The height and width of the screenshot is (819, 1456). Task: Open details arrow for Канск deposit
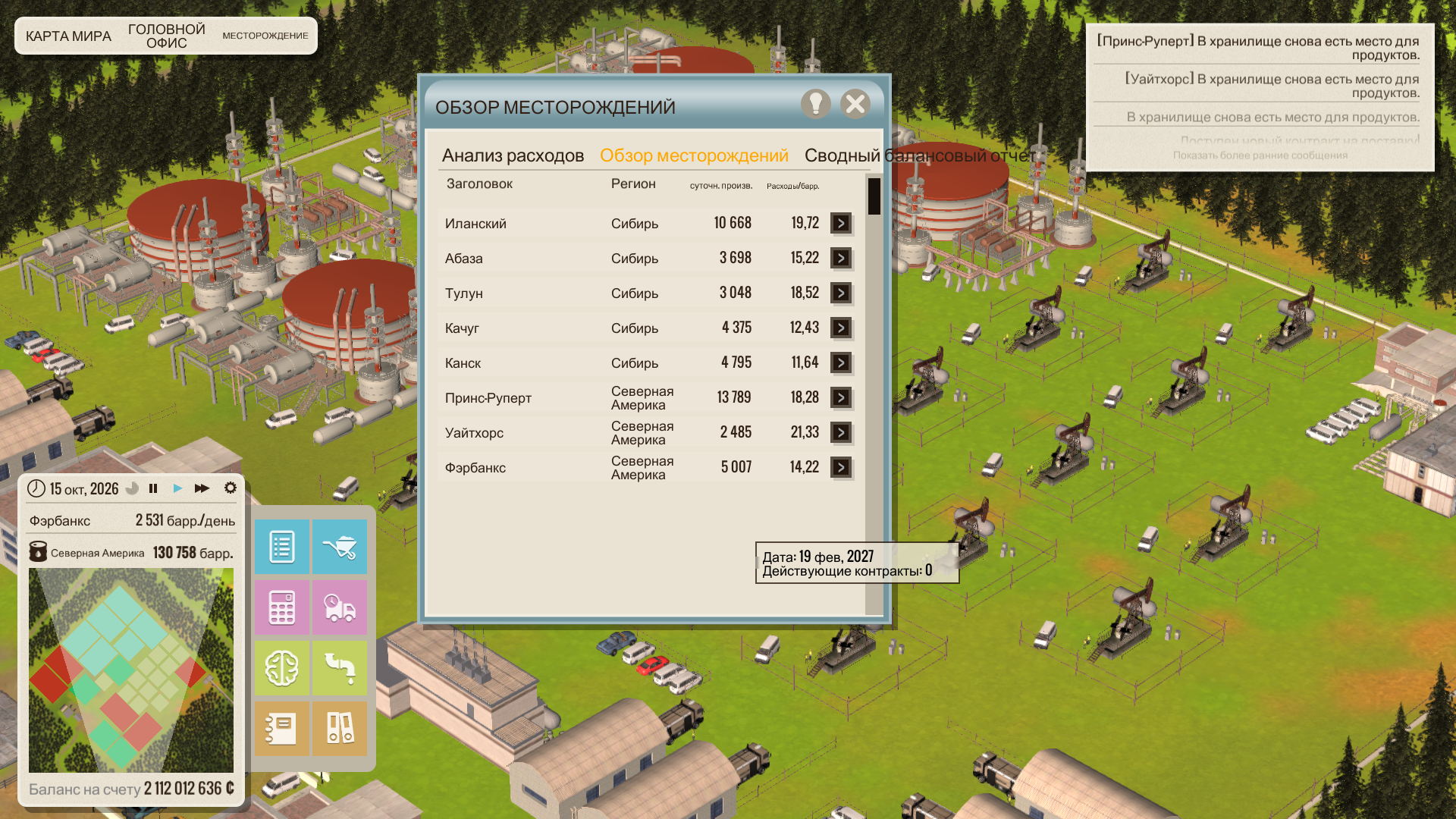[x=840, y=362]
